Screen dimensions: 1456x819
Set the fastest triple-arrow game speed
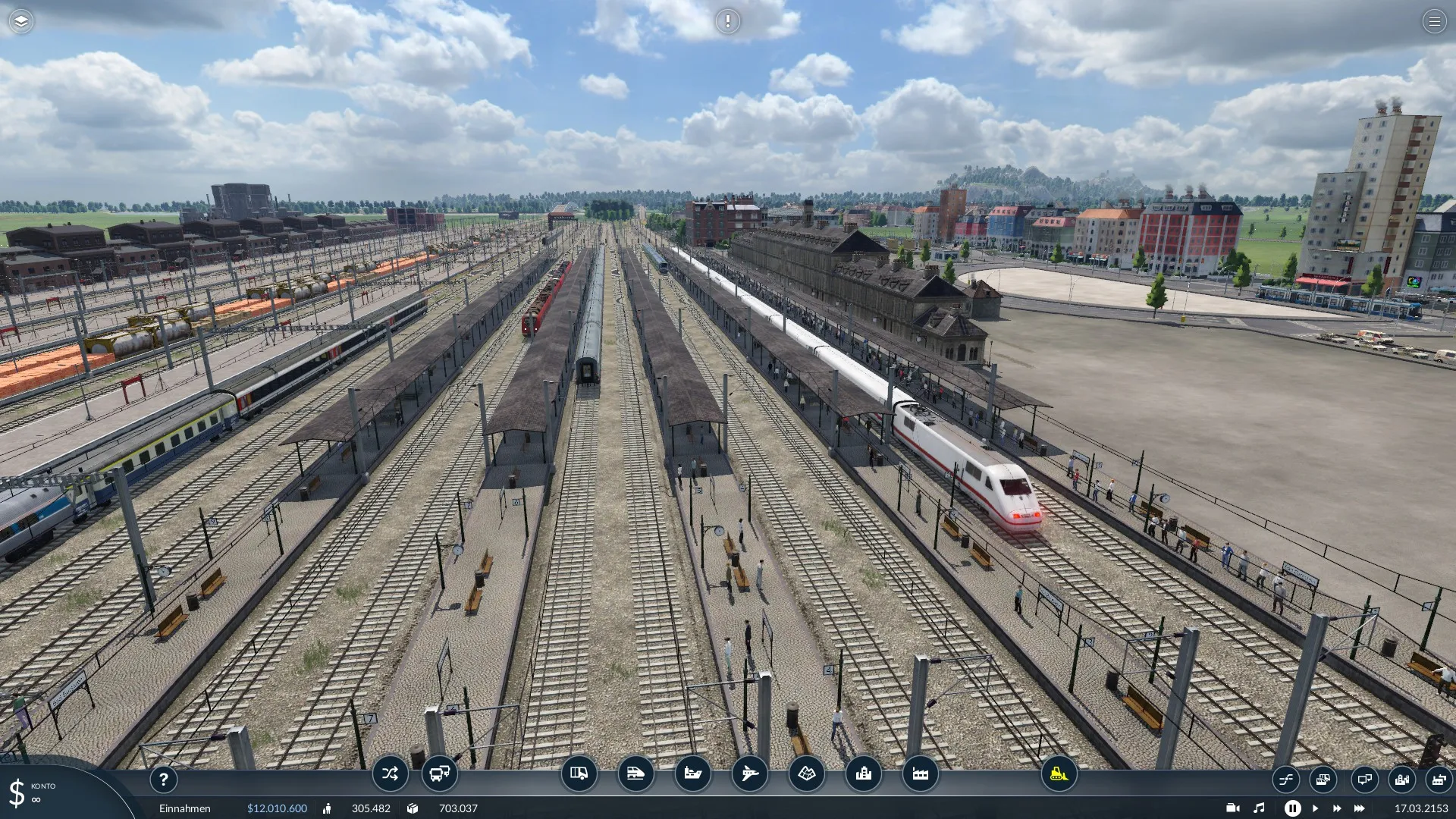tap(1360, 808)
